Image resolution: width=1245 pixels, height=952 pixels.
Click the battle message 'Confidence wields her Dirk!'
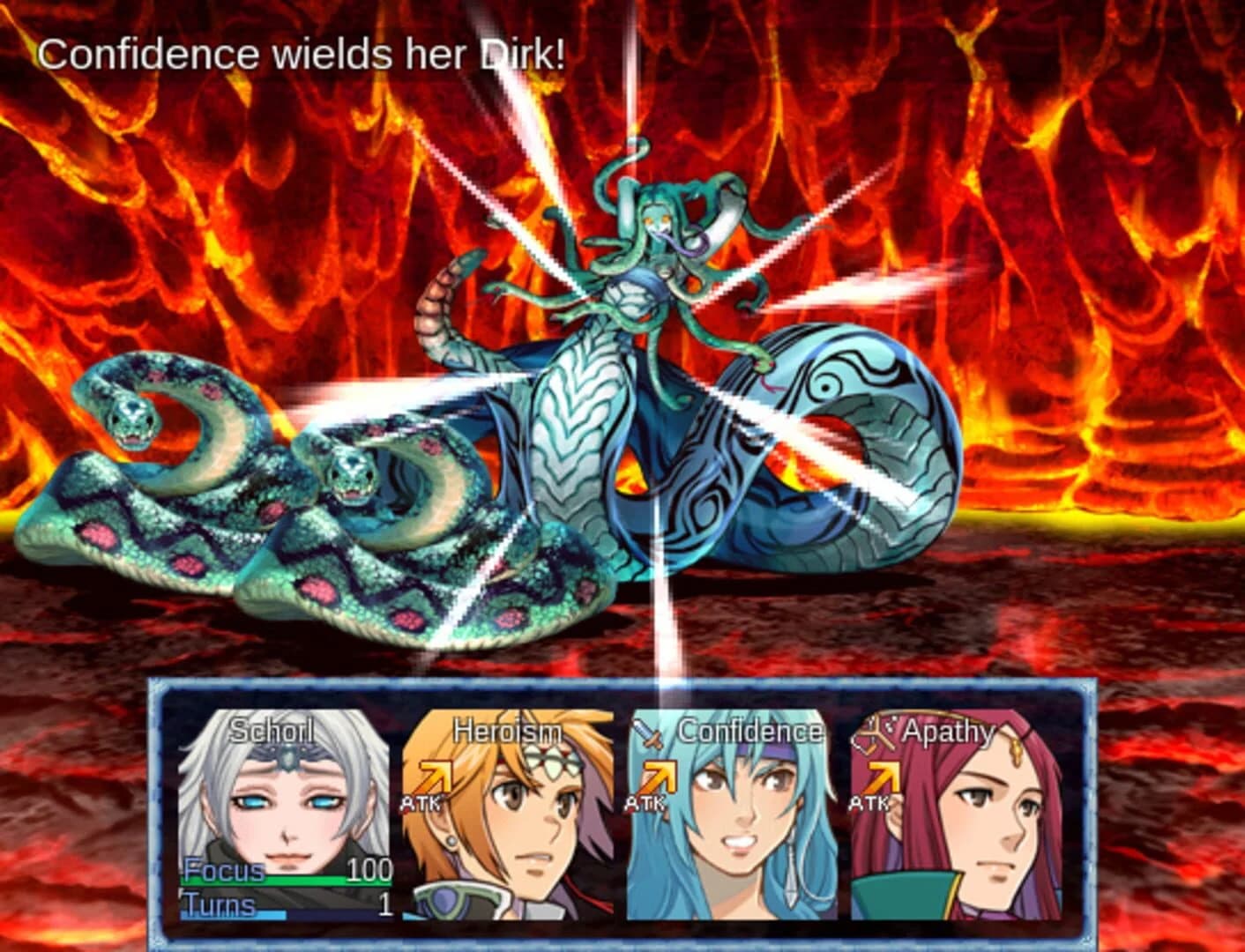click(x=304, y=55)
